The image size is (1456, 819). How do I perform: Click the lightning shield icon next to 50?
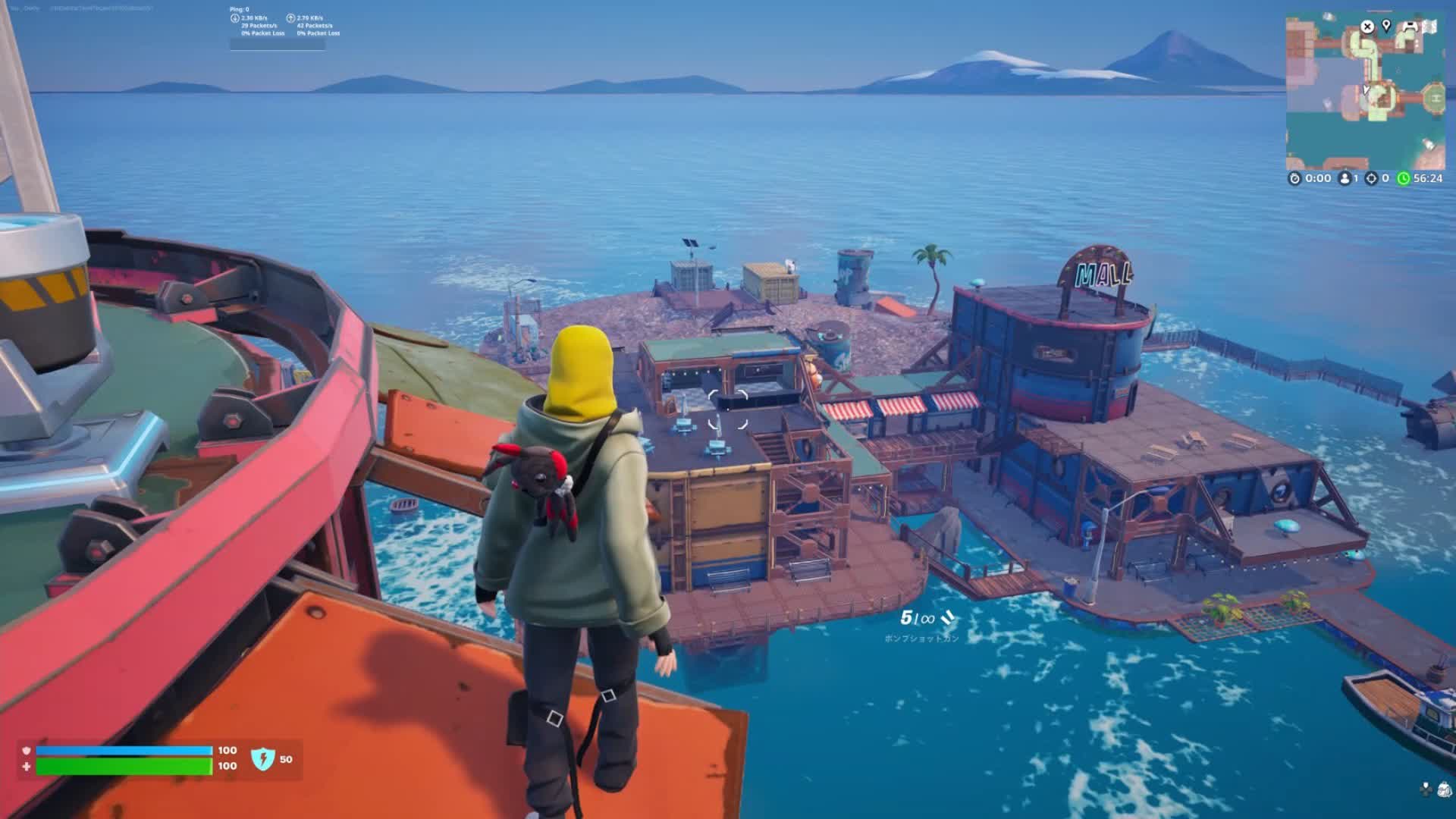pos(265,759)
